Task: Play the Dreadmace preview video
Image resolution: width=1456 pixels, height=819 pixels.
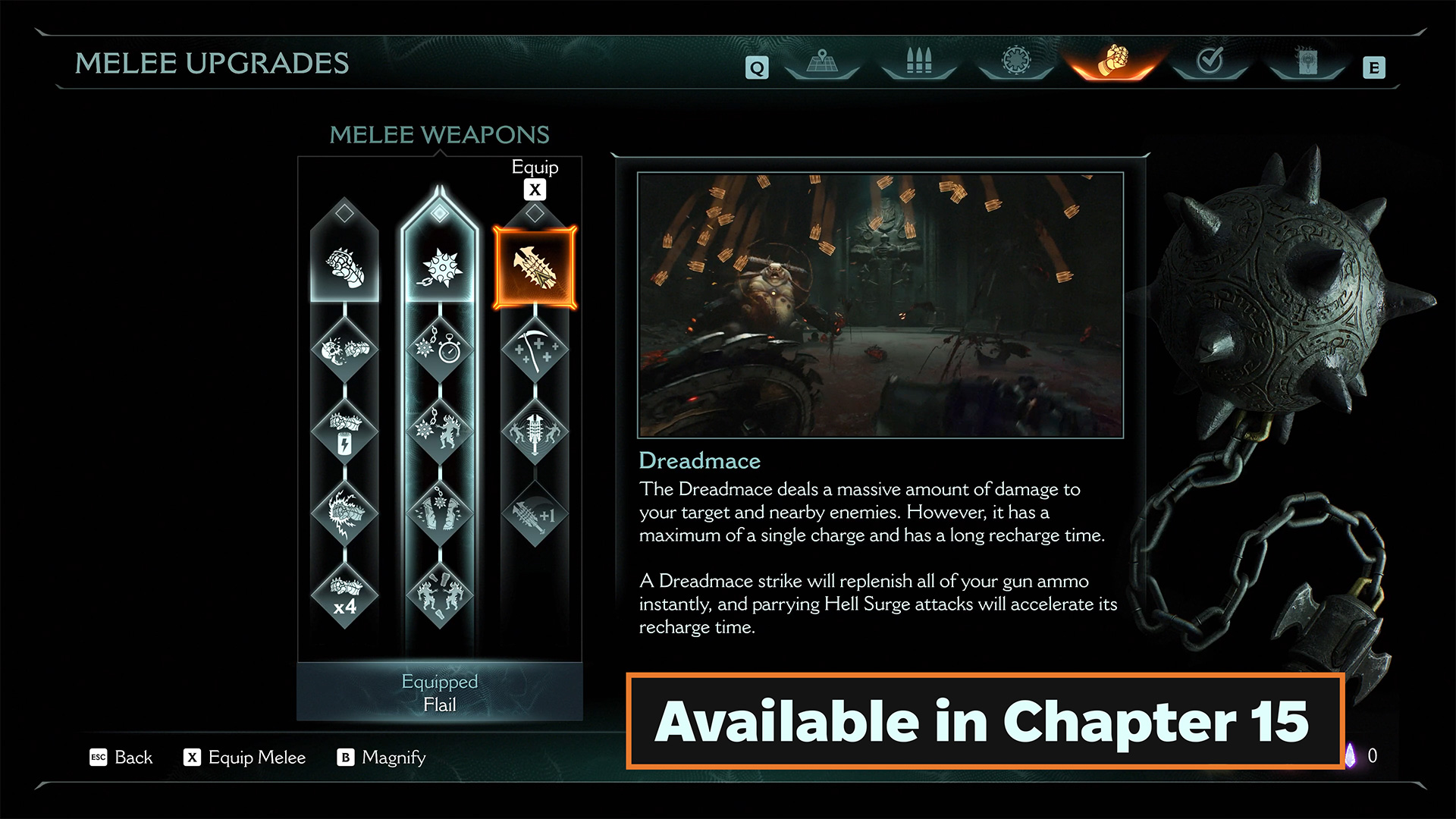Action: pos(880,305)
